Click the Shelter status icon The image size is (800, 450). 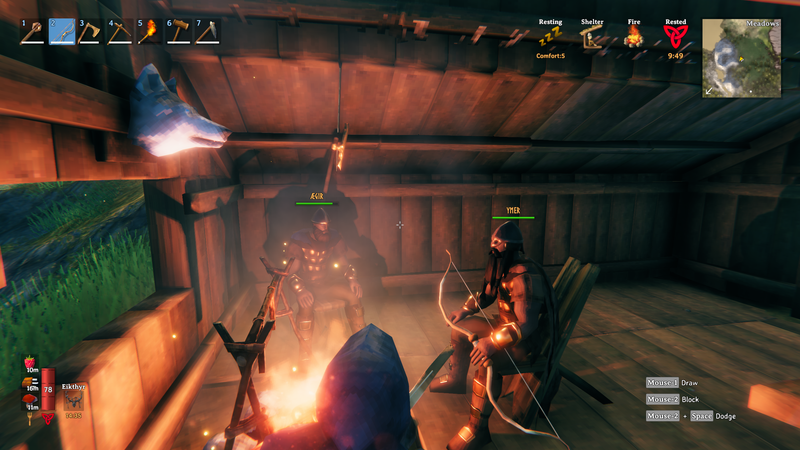(592, 38)
